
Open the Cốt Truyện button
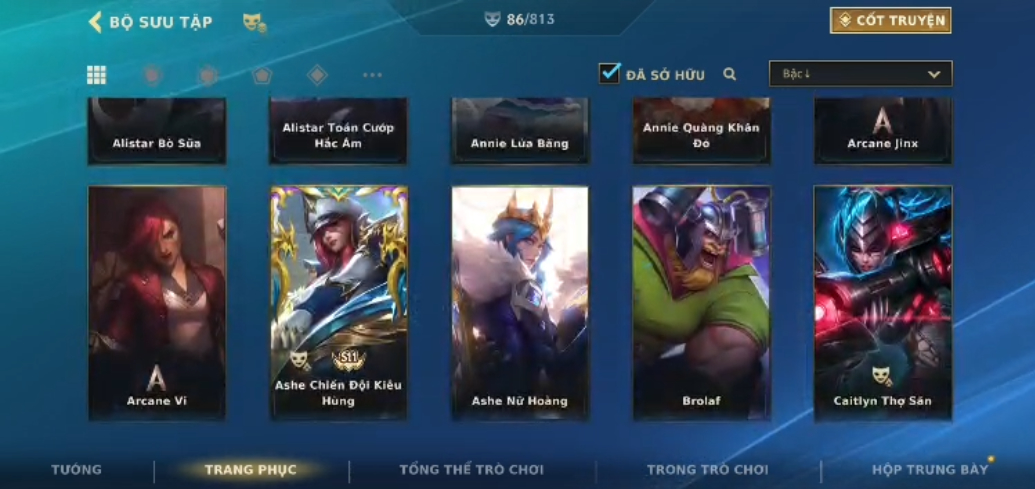(890, 20)
